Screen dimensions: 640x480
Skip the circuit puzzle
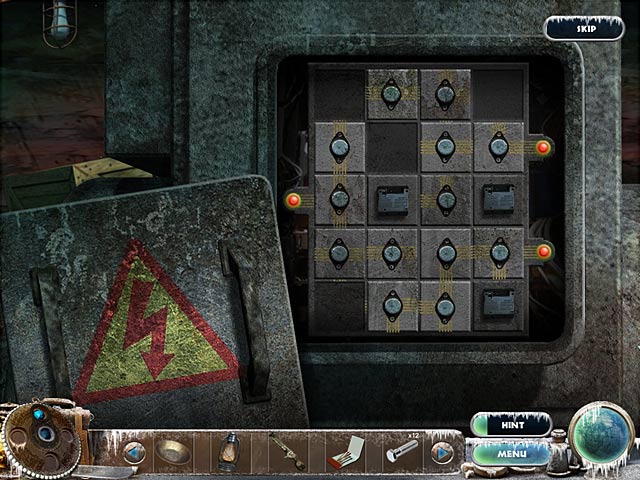pos(586,29)
